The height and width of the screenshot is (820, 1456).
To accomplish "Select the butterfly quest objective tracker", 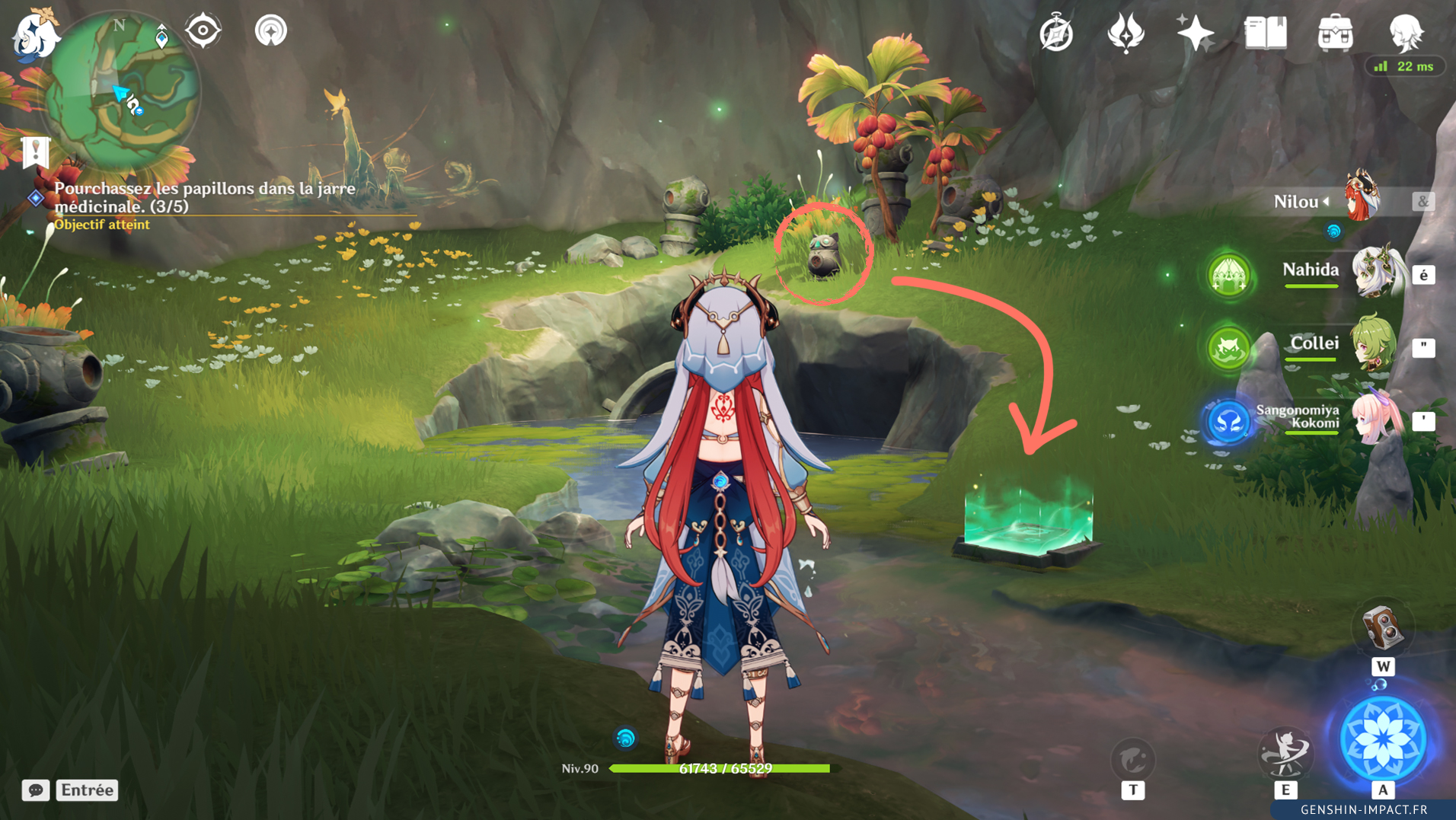I will [x=204, y=197].
